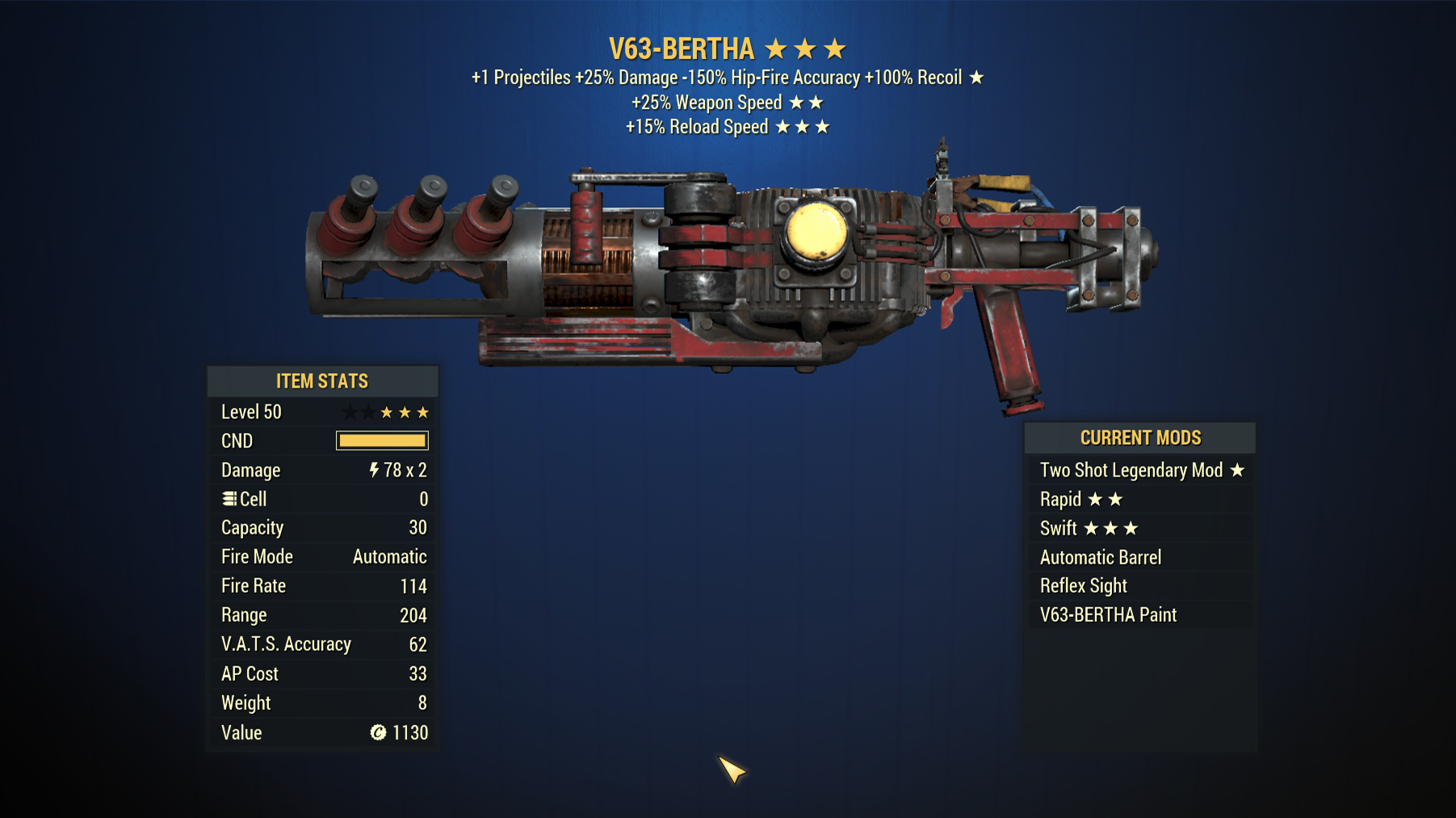
Task: Click the third star beside V63-BERTHA title
Action: tap(833, 48)
